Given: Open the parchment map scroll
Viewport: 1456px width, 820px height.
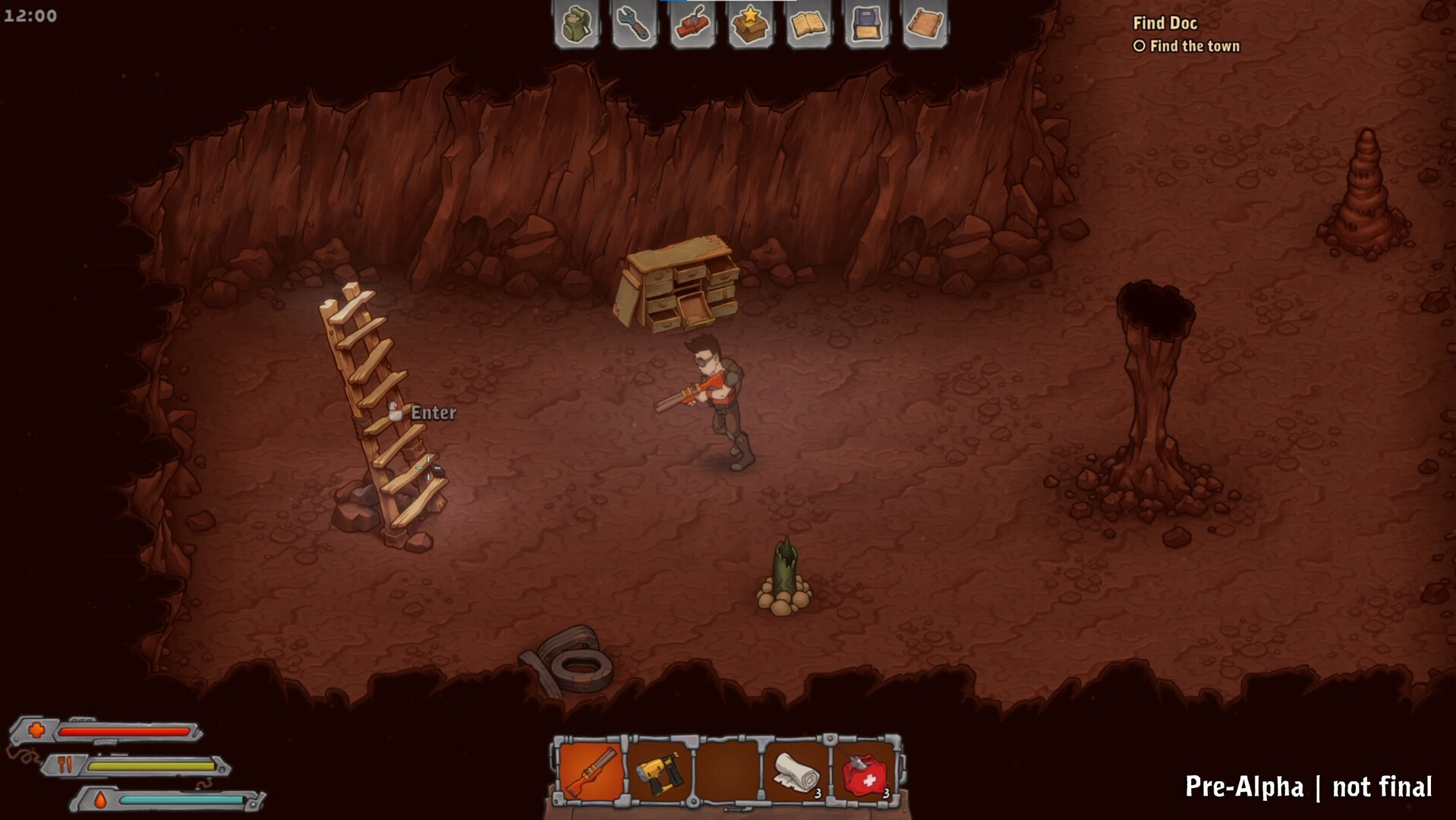Looking at the screenshot, I should pyautogui.click(x=925, y=24).
